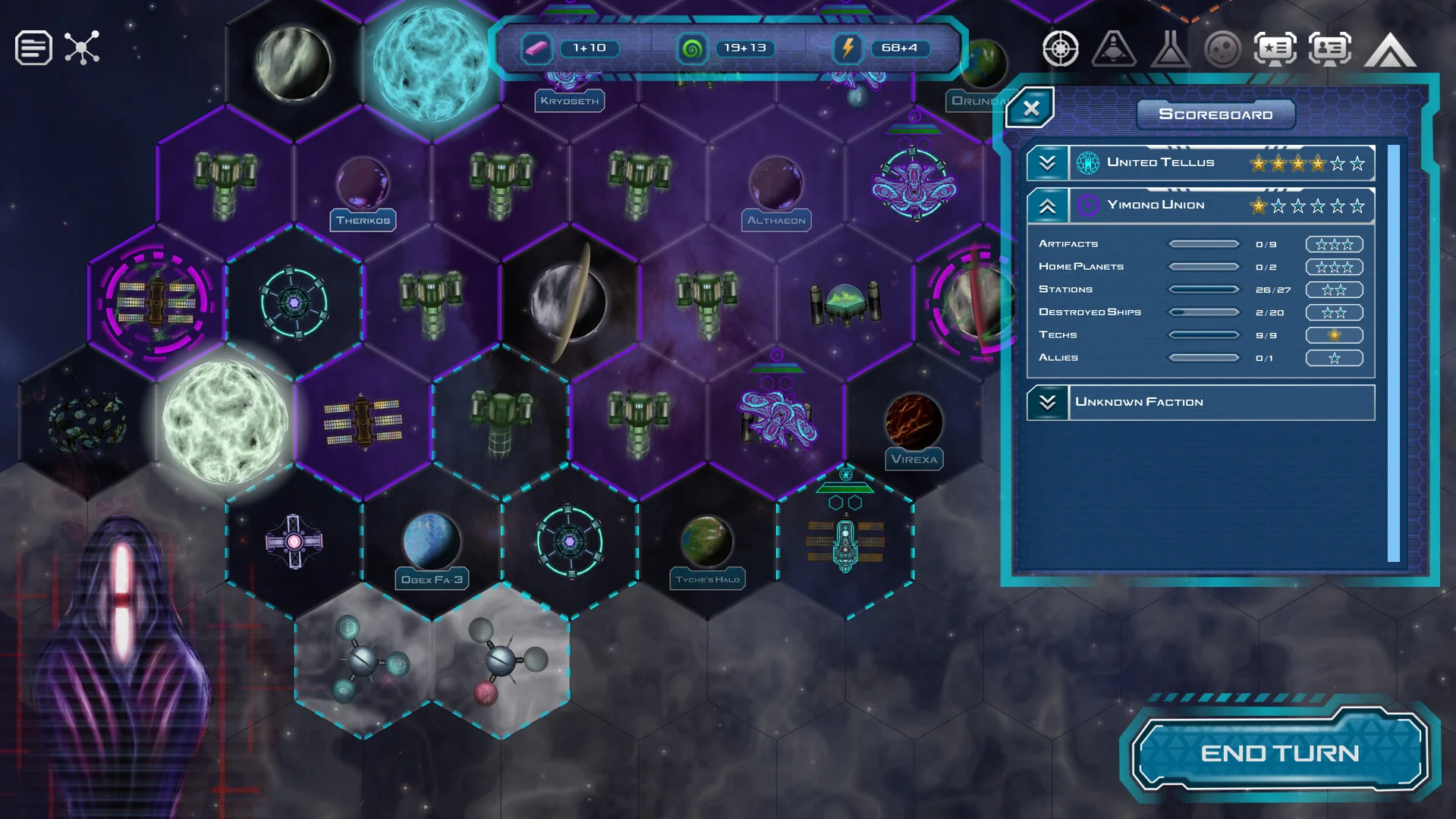This screenshot has width=1456, height=819.
Task: Collapse the Yimono Union scoreboard row
Action: [1047, 206]
